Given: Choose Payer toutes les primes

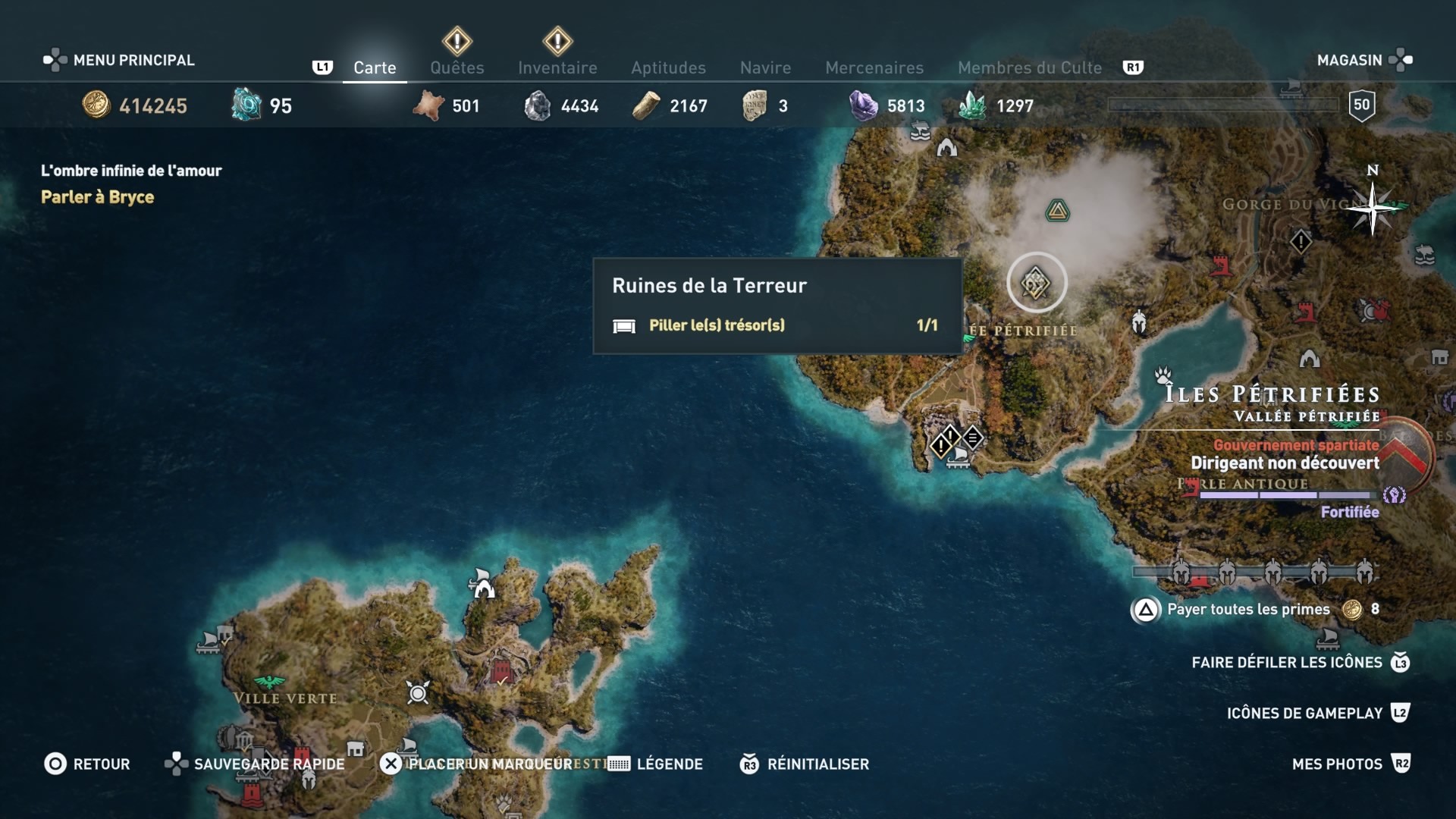Looking at the screenshot, I should [1247, 609].
